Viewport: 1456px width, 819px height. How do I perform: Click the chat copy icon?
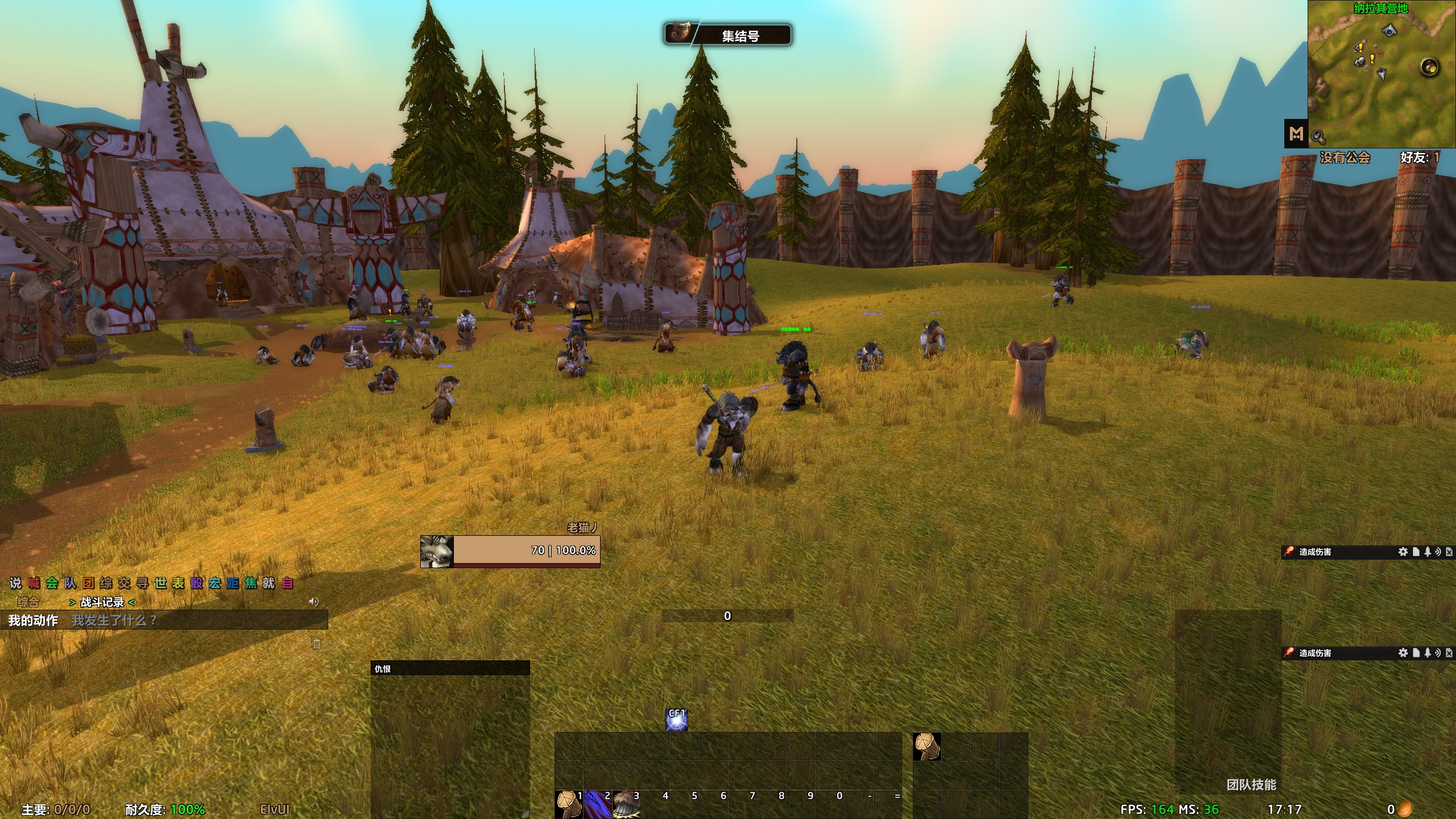316,643
